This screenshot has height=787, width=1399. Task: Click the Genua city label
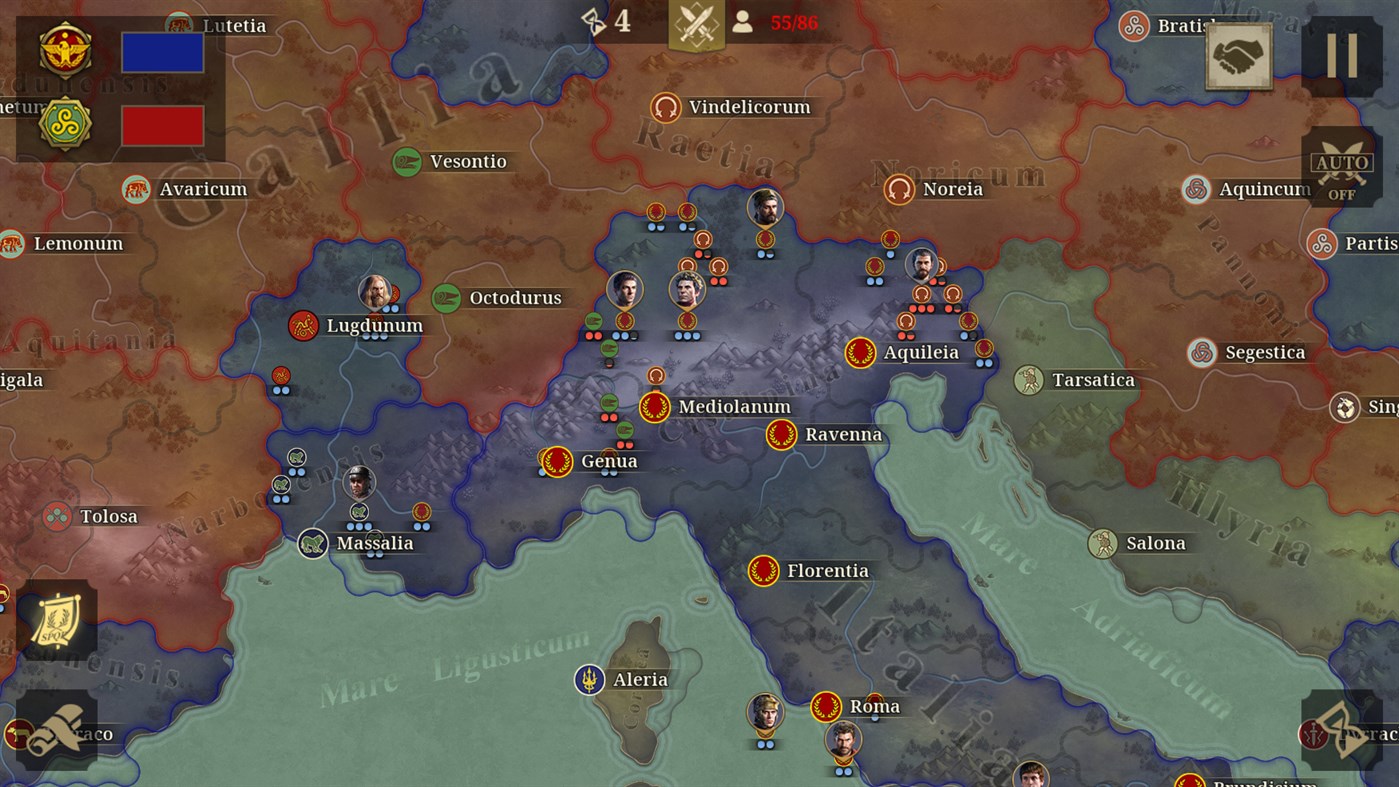611,461
